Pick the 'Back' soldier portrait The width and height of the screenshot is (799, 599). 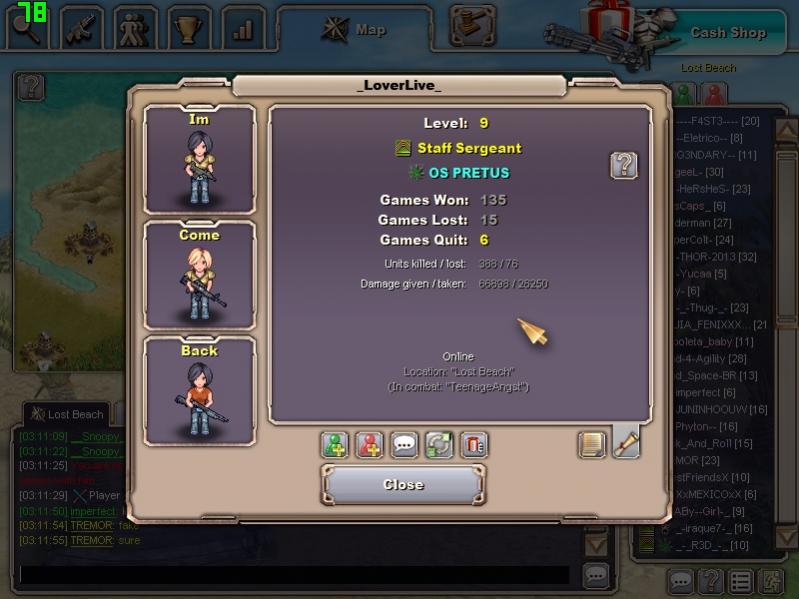[x=199, y=392]
